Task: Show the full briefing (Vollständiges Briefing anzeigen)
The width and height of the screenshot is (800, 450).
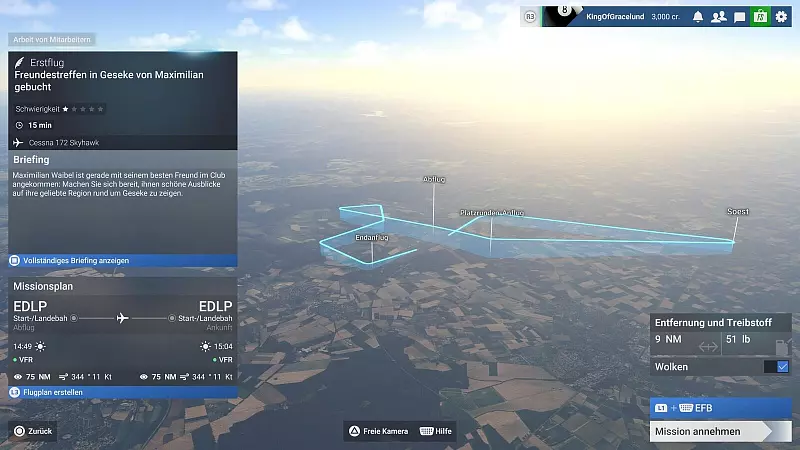Action: pos(123,260)
